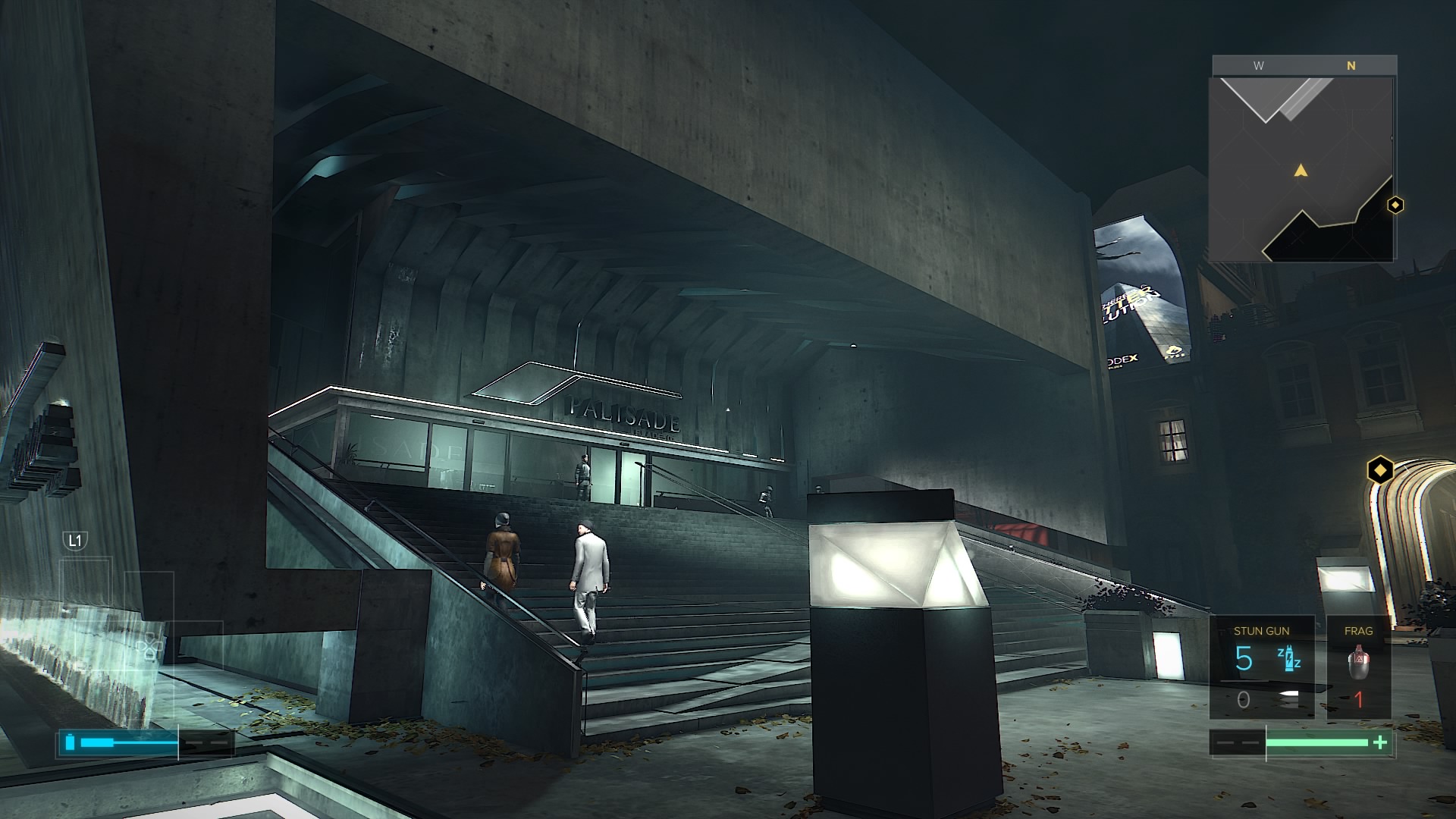Screen dimensions: 1456x819
Task: Select the Stun Gun weapon slot
Action: 1261,667
